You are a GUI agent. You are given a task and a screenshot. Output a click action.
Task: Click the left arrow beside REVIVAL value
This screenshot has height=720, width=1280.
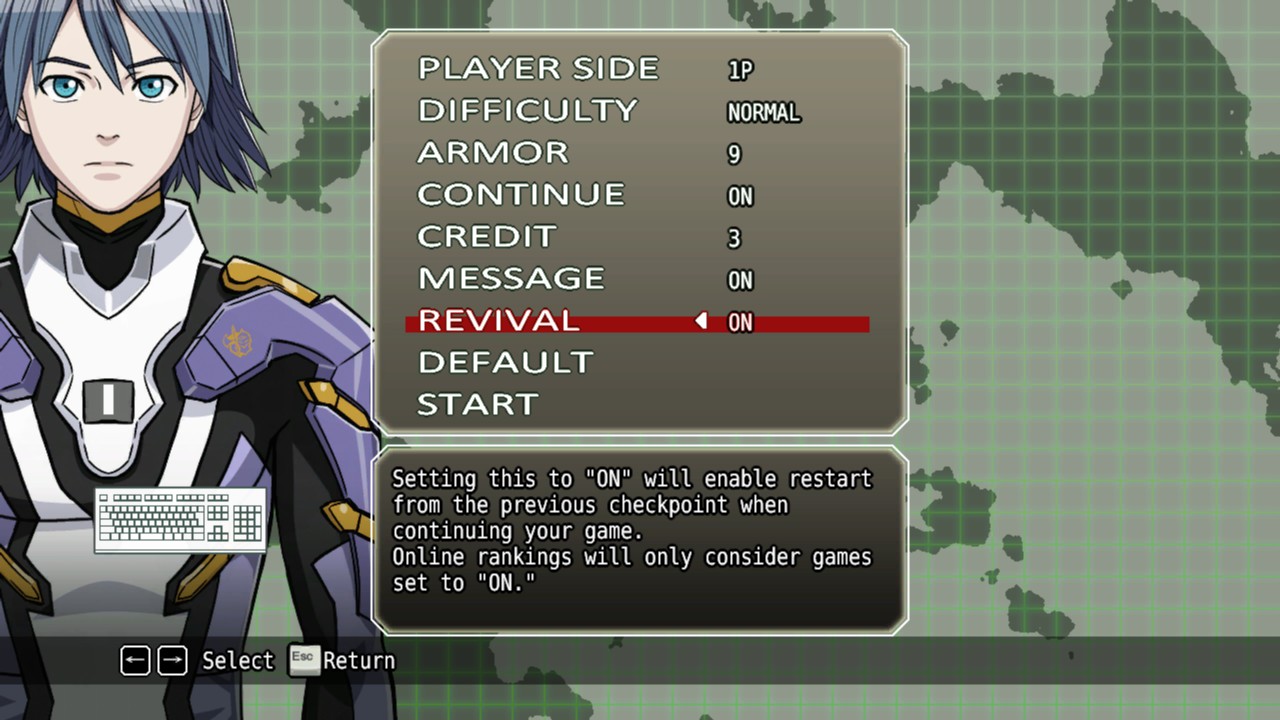[x=701, y=321]
